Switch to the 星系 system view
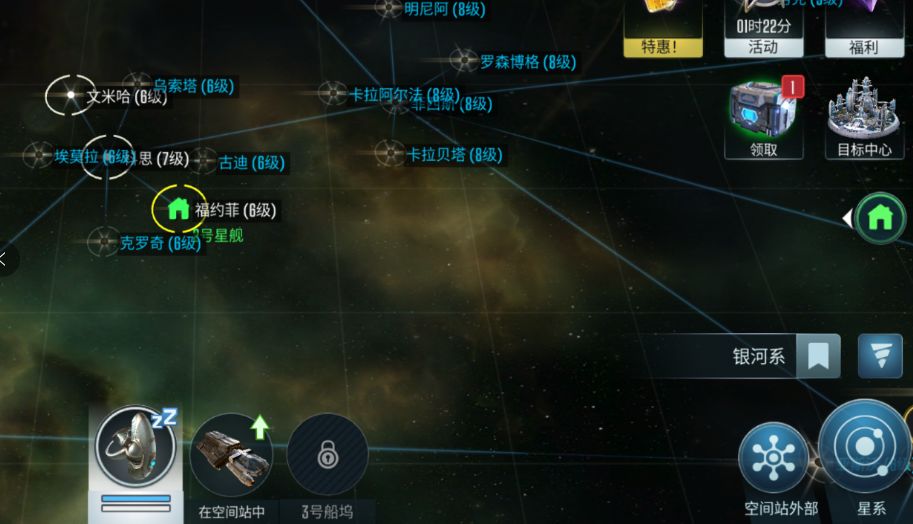This screenshot has width=913, height=524. coord(864,448)
